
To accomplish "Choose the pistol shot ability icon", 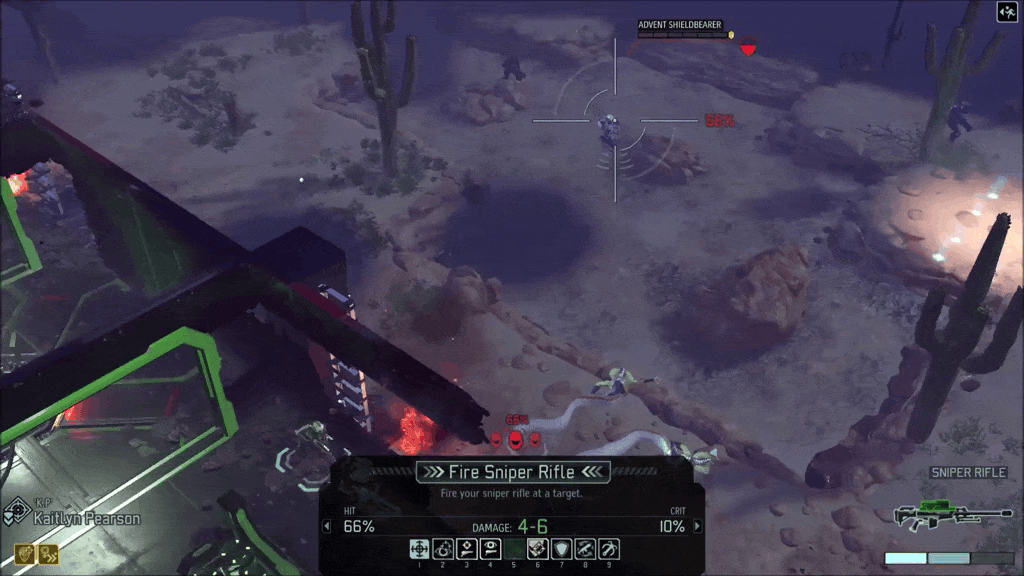I will coord(466,548).
